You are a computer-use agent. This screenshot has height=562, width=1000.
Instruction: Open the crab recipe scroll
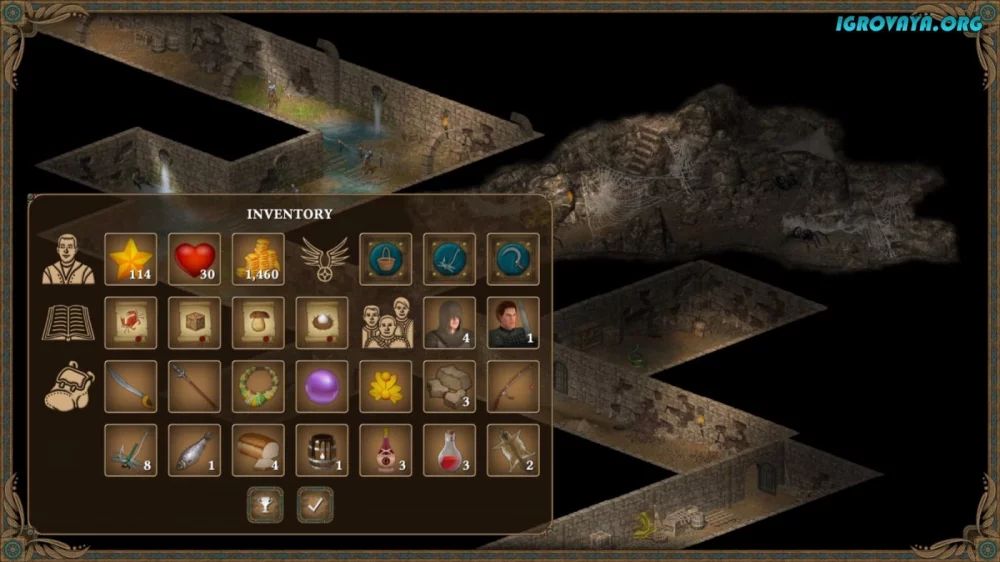pos(130,322)
